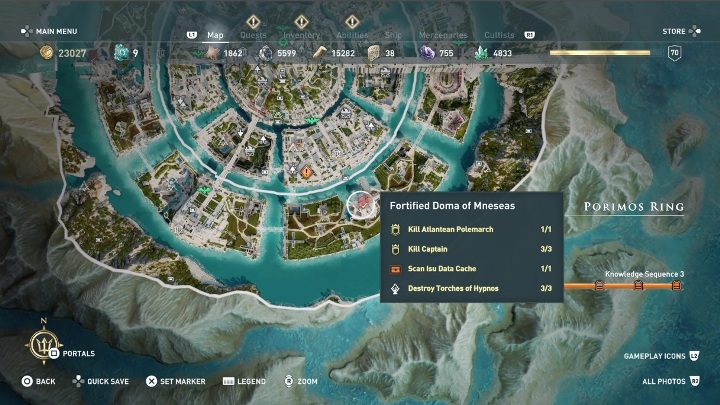Screen dimensions: 720x405
Task: Click the Fortified Doma of Mneseas fort marker
Action: click(359, 205)
